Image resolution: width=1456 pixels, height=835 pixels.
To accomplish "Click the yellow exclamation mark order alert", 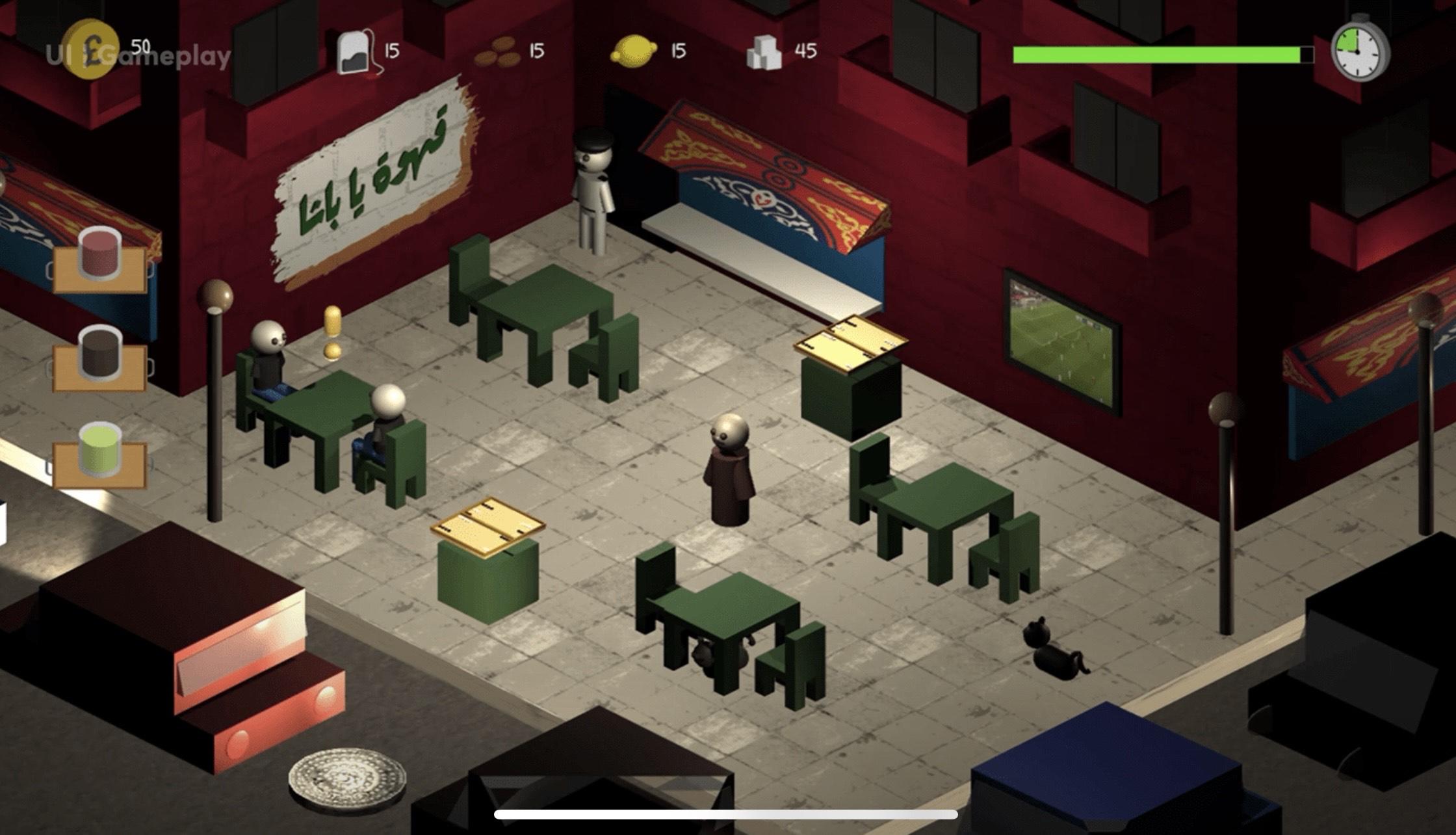I will (x=332, y=332).
